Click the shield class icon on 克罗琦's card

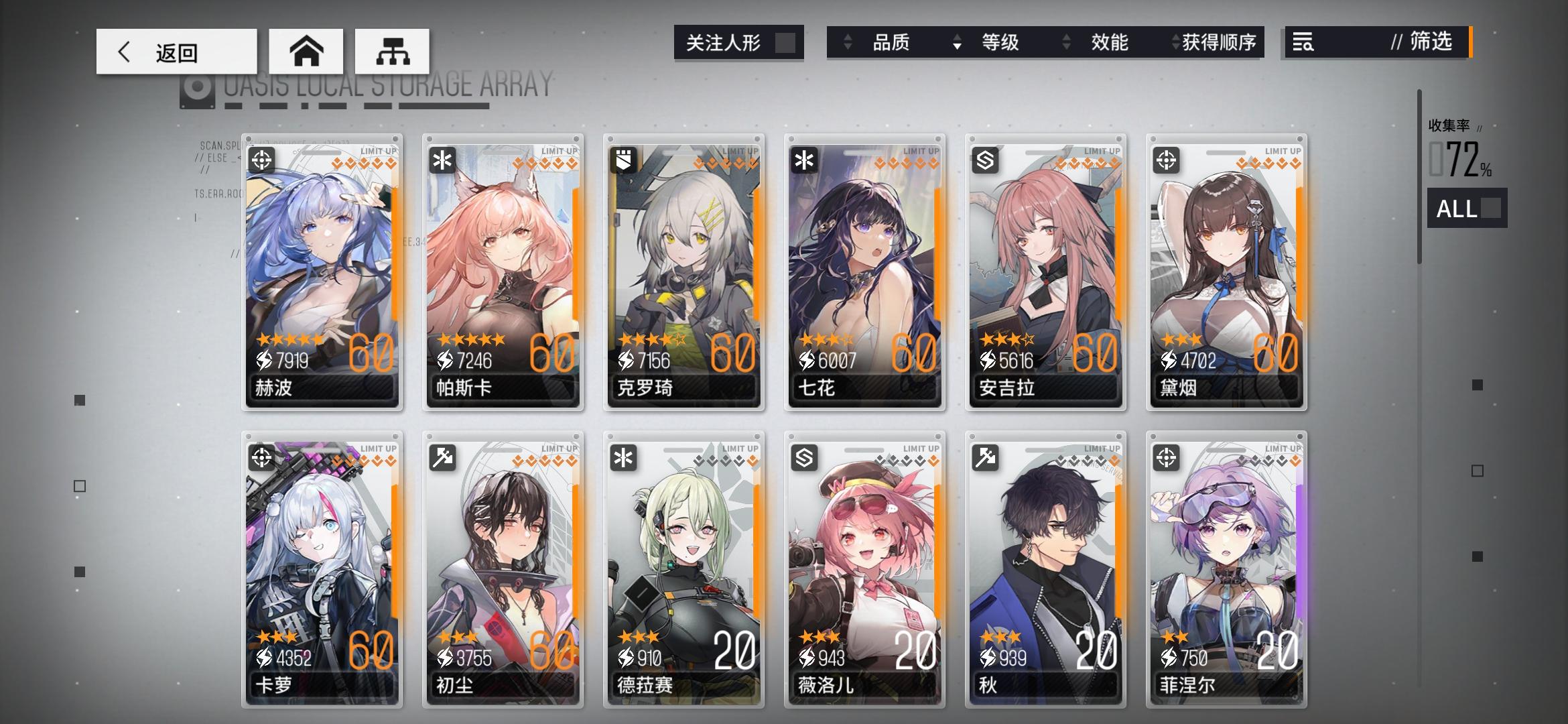(623, 160)
